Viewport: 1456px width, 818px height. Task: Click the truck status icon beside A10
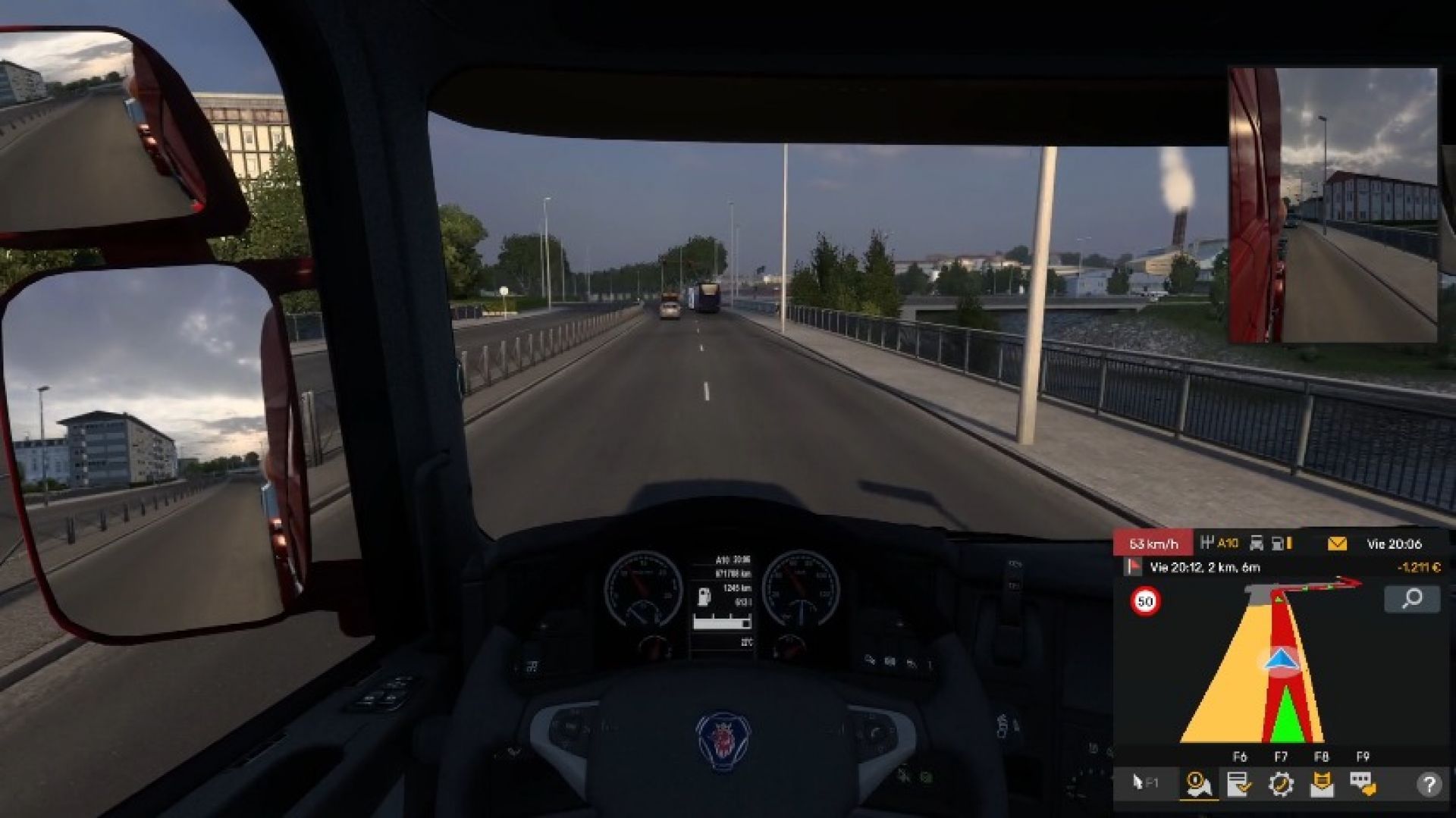click(1256, 543)
